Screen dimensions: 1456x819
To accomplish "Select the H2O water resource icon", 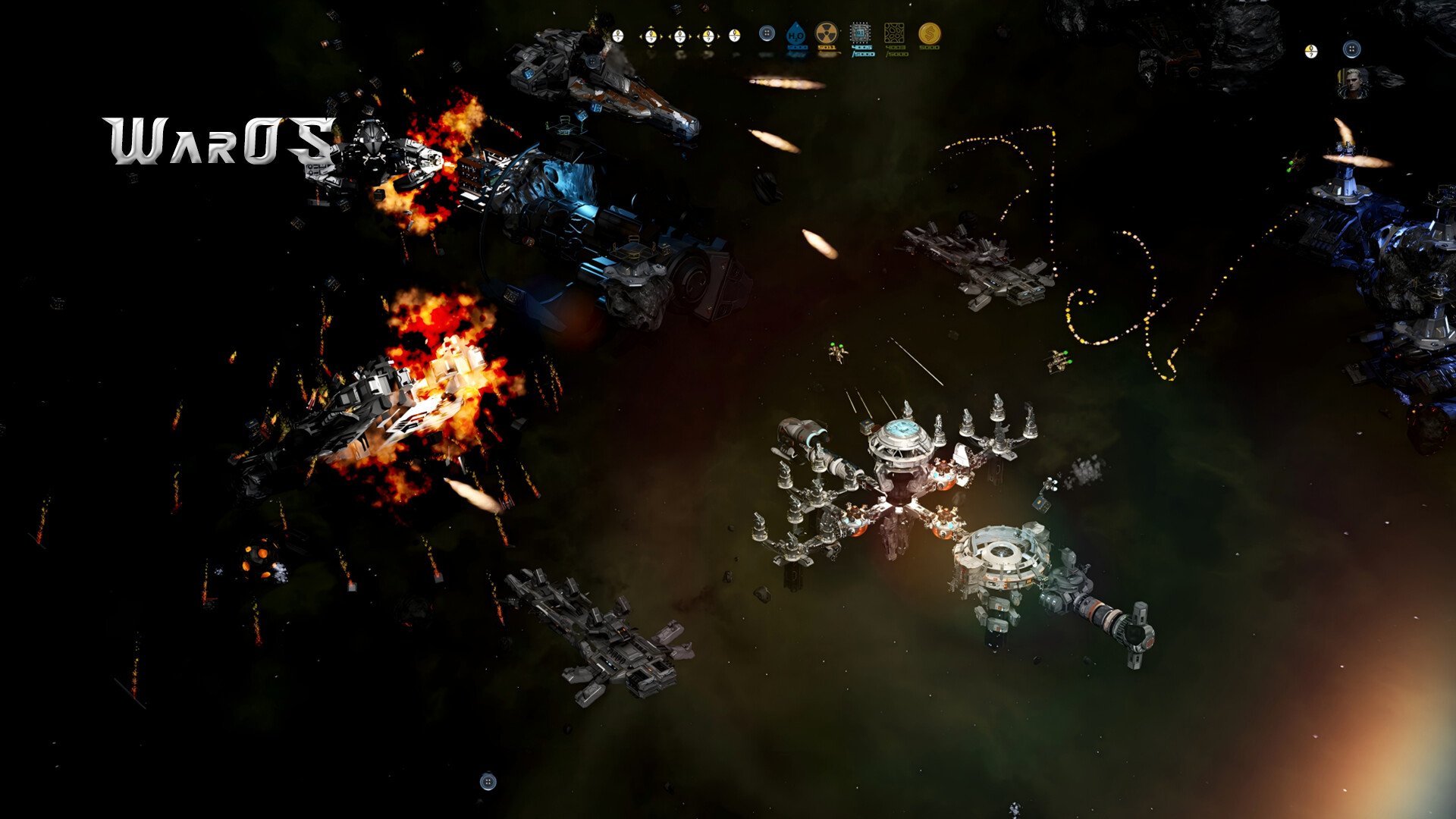I will tap(795, 34).
